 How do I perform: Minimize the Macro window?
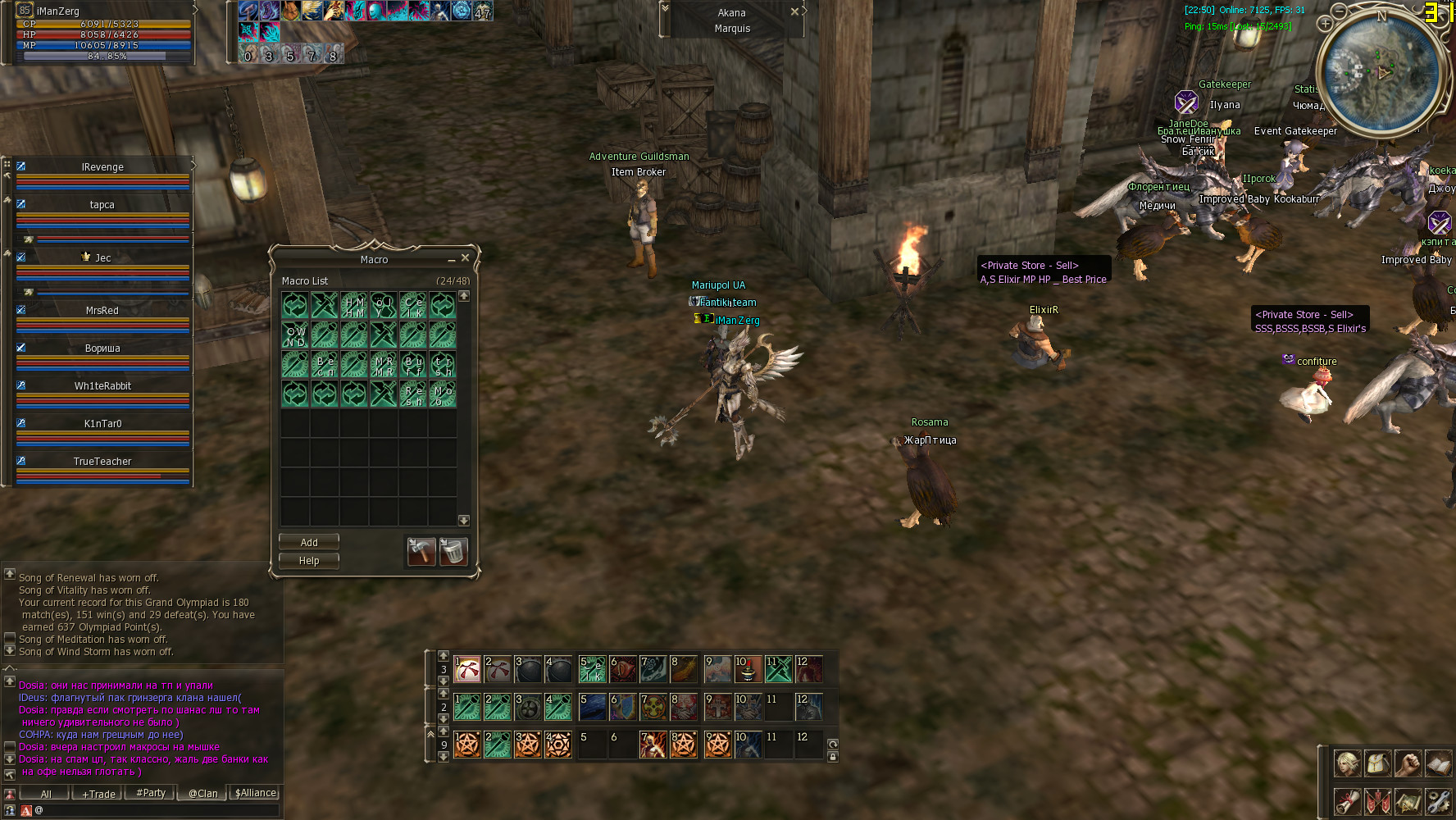pyautogui.click(x=451, y=259)
